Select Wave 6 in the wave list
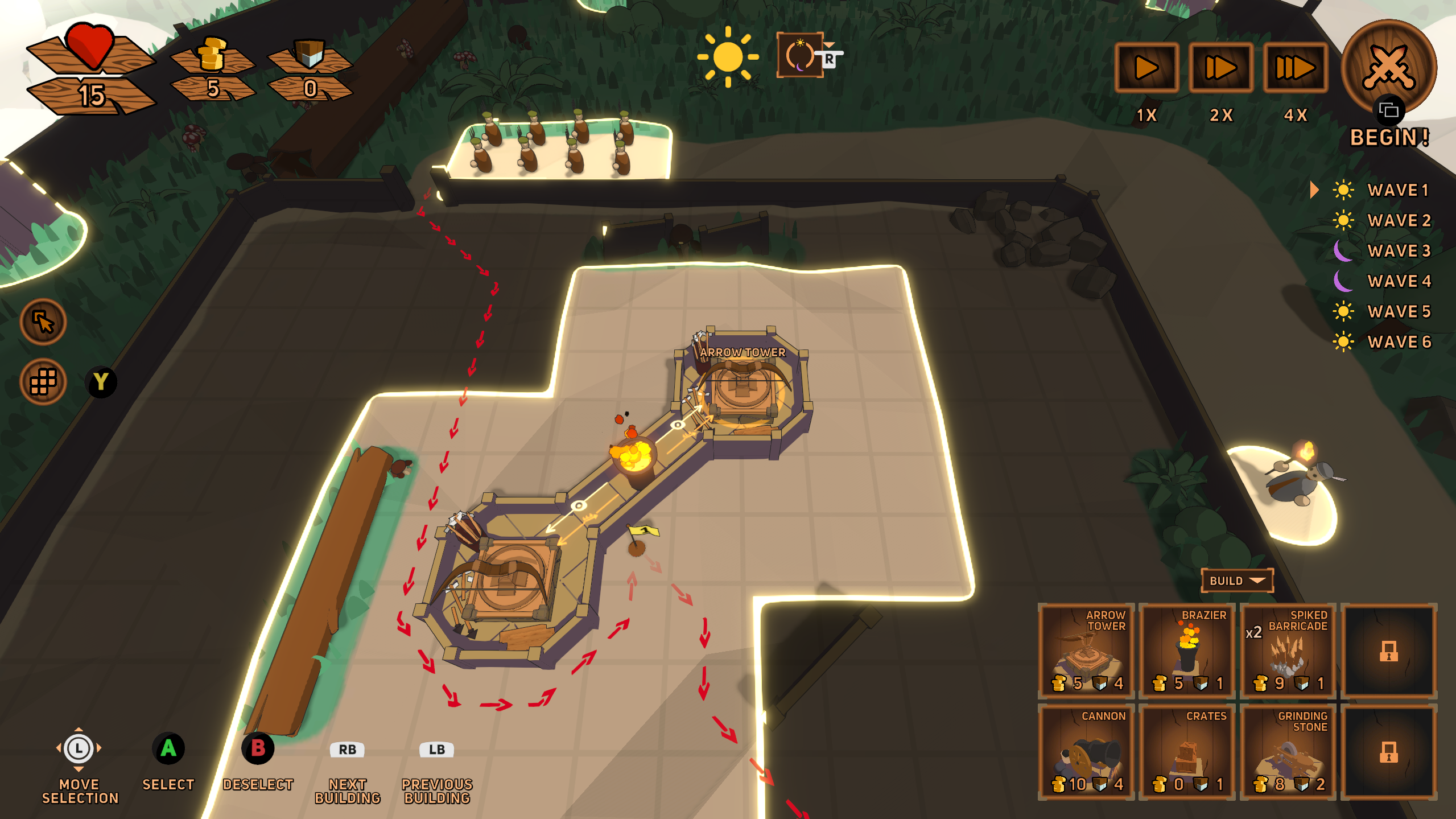Screen dimensions: 1456x819 (x=1397, y=342)
